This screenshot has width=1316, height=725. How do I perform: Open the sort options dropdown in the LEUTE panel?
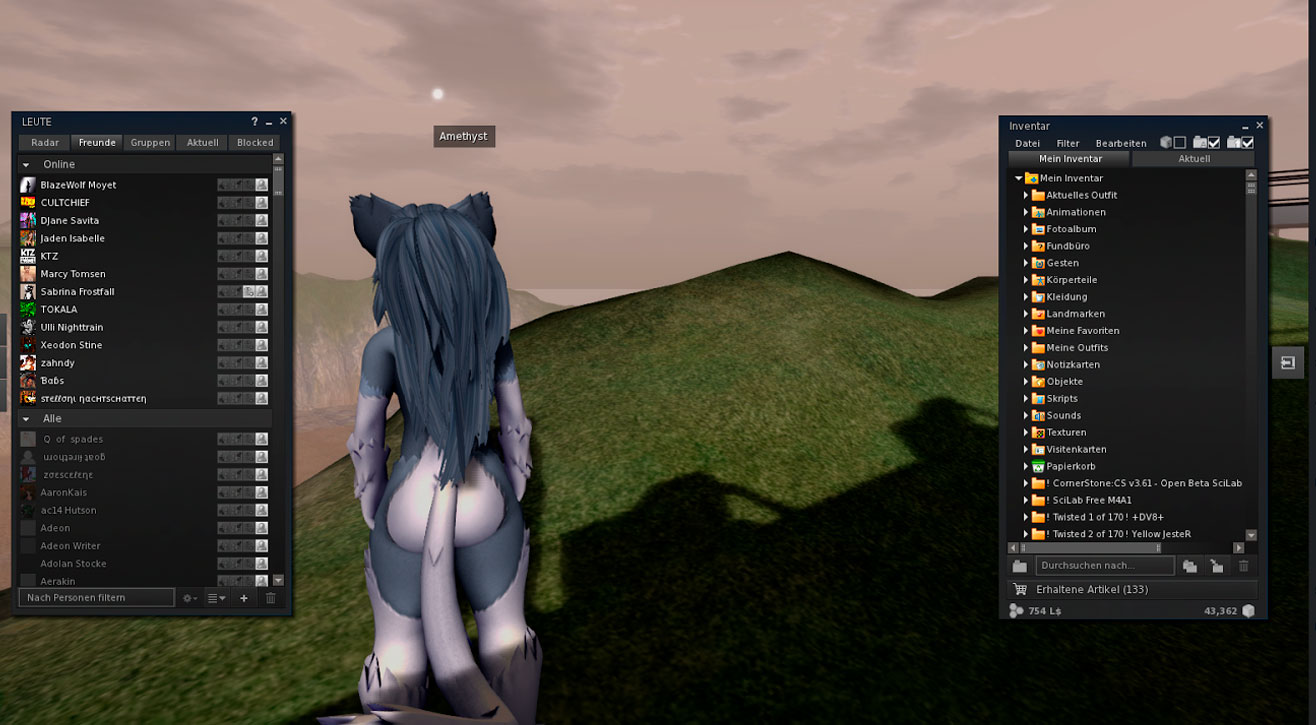point(216,598)
